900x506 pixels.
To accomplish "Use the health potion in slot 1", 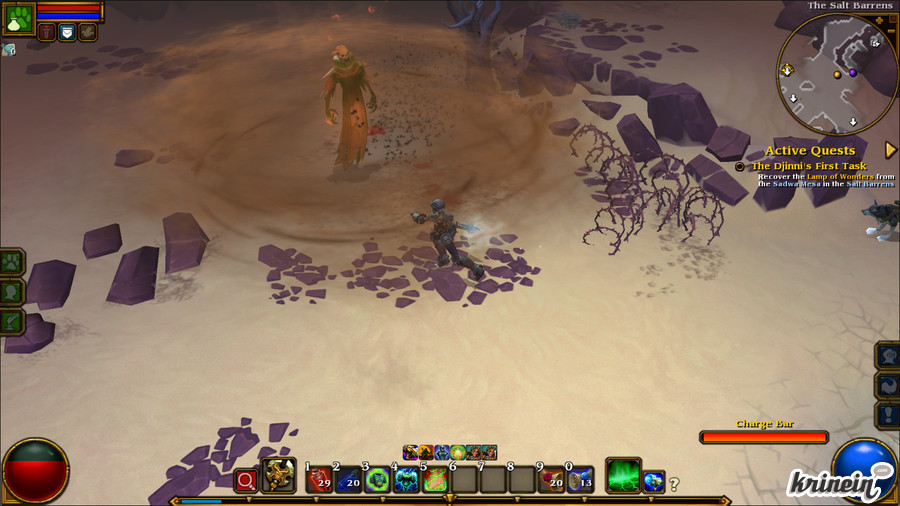I will [x=319, y=480].
